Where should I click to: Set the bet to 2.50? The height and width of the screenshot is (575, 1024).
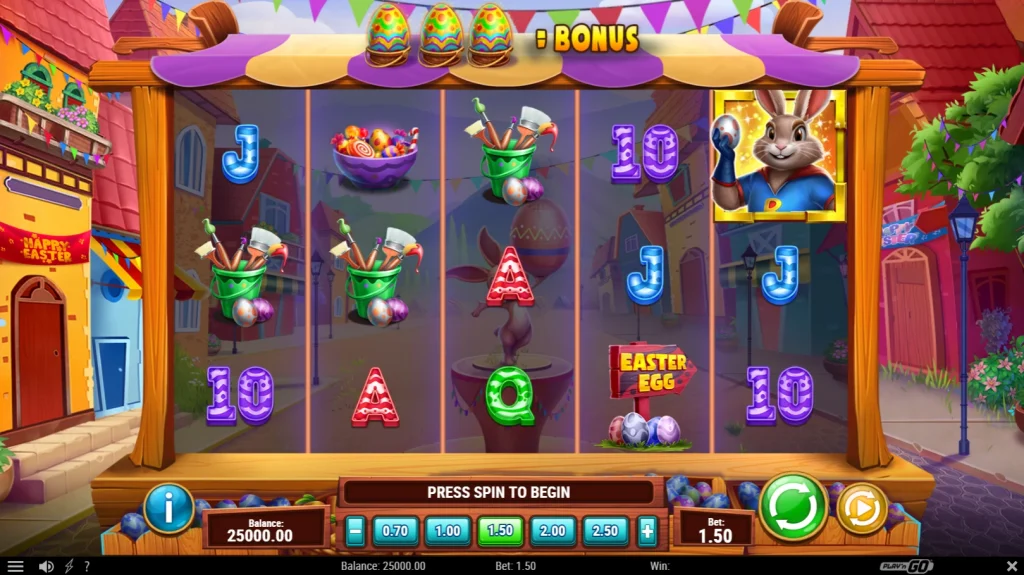606,531
